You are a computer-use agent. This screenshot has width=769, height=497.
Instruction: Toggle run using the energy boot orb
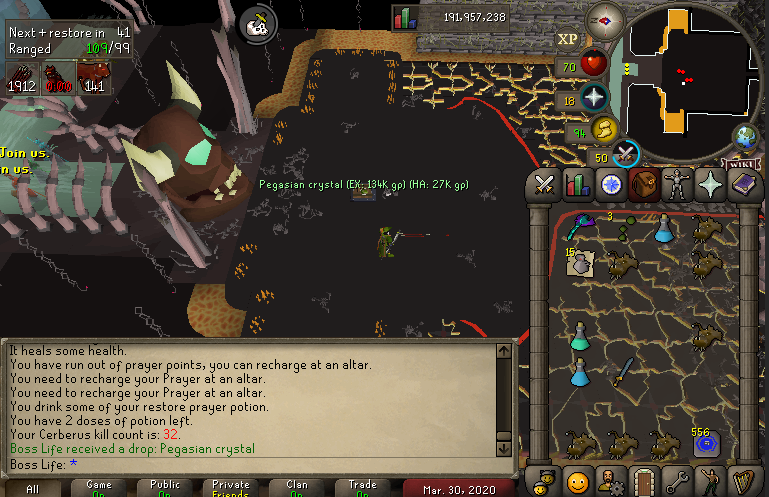click(604, 129)
